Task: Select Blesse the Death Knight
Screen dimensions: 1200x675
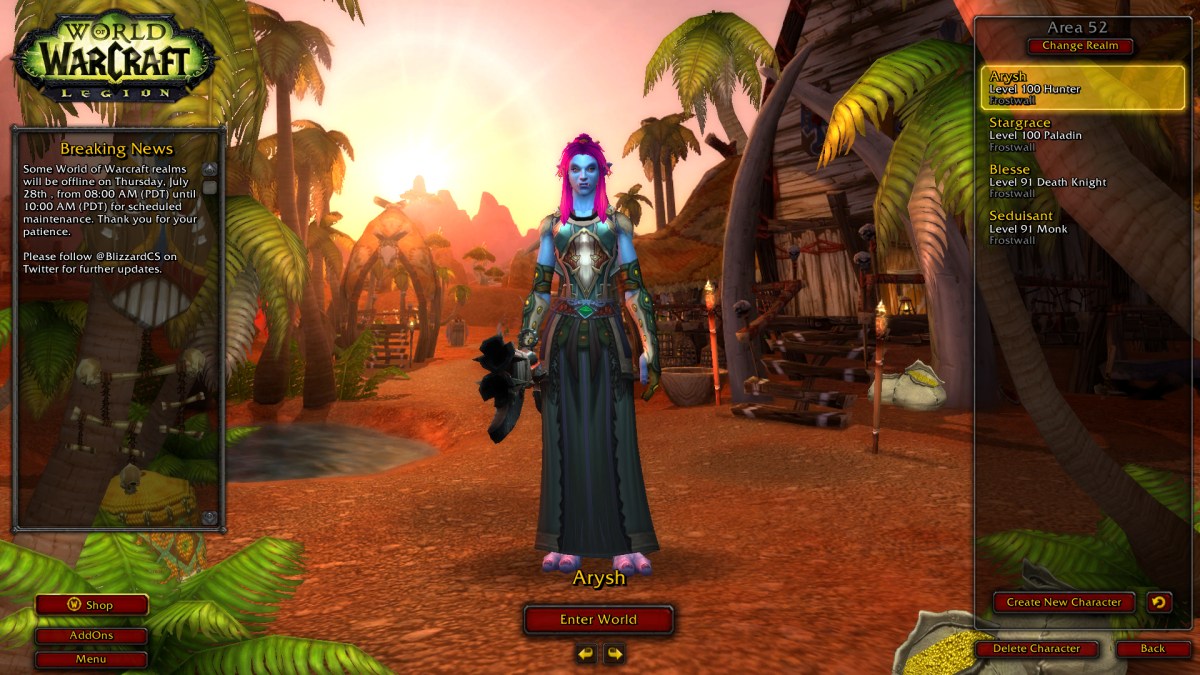Action: 1083,181
